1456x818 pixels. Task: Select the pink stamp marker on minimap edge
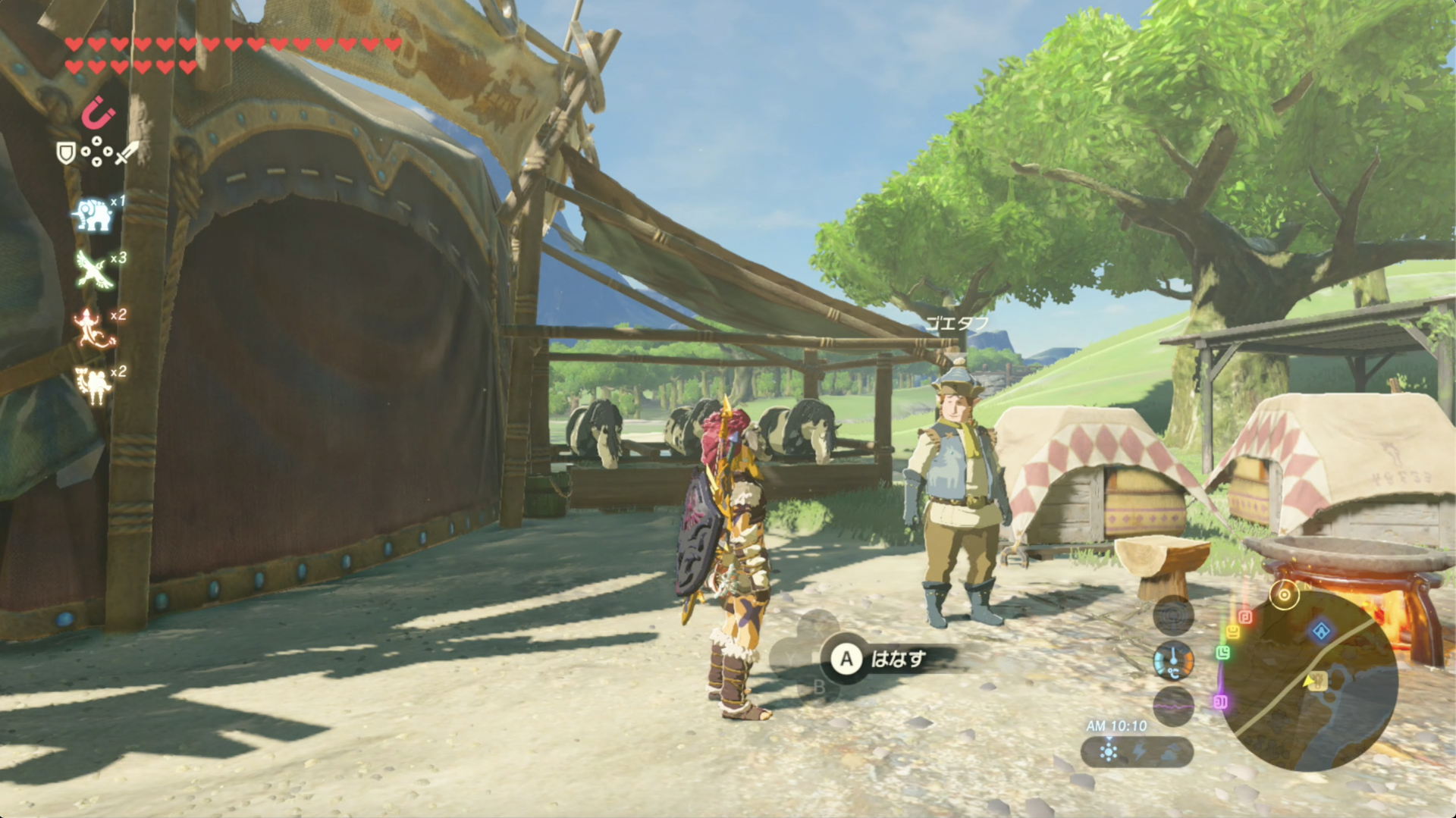[1246, 617]
